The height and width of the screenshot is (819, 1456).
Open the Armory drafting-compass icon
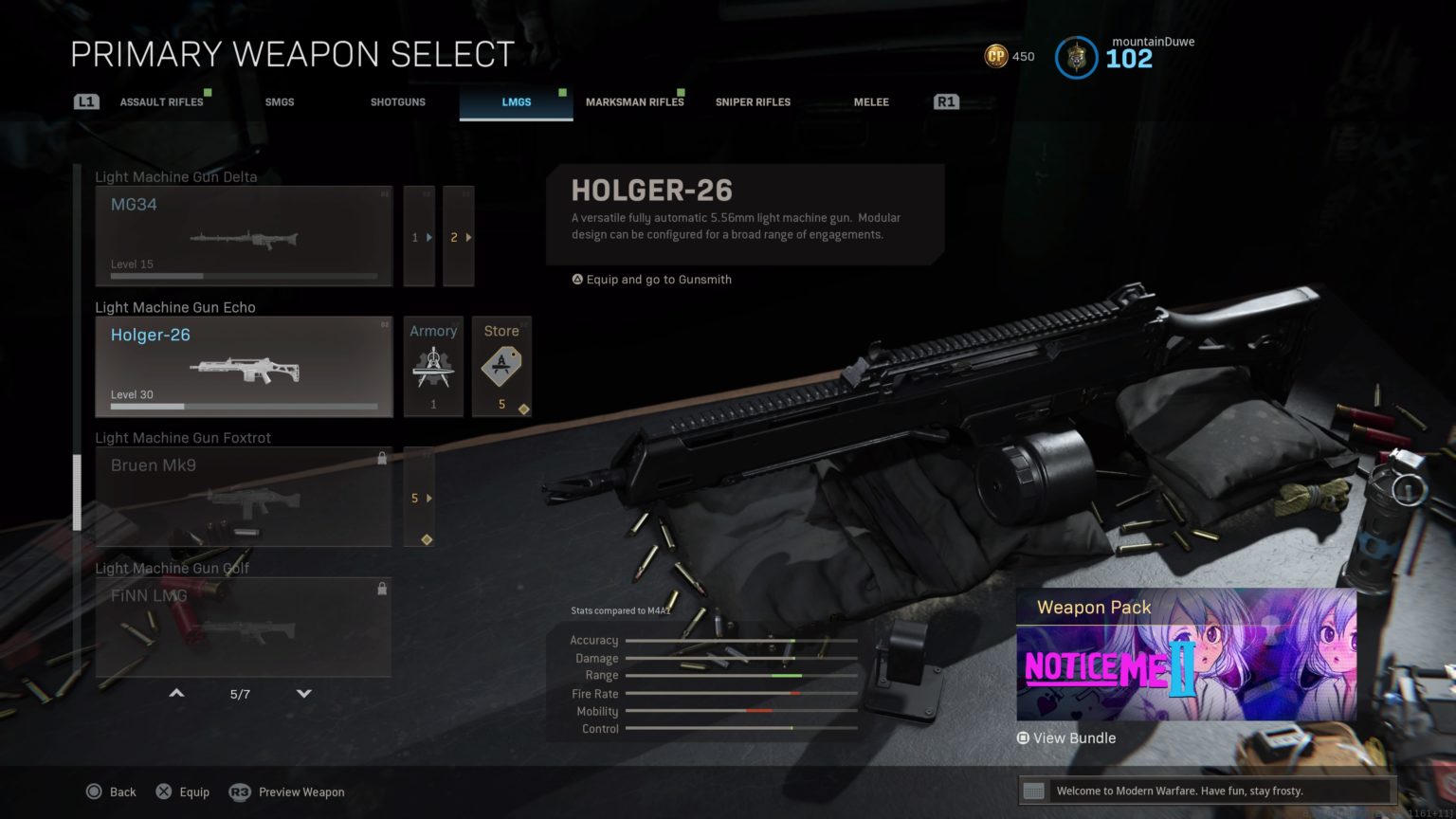click(x=433, y=365)
